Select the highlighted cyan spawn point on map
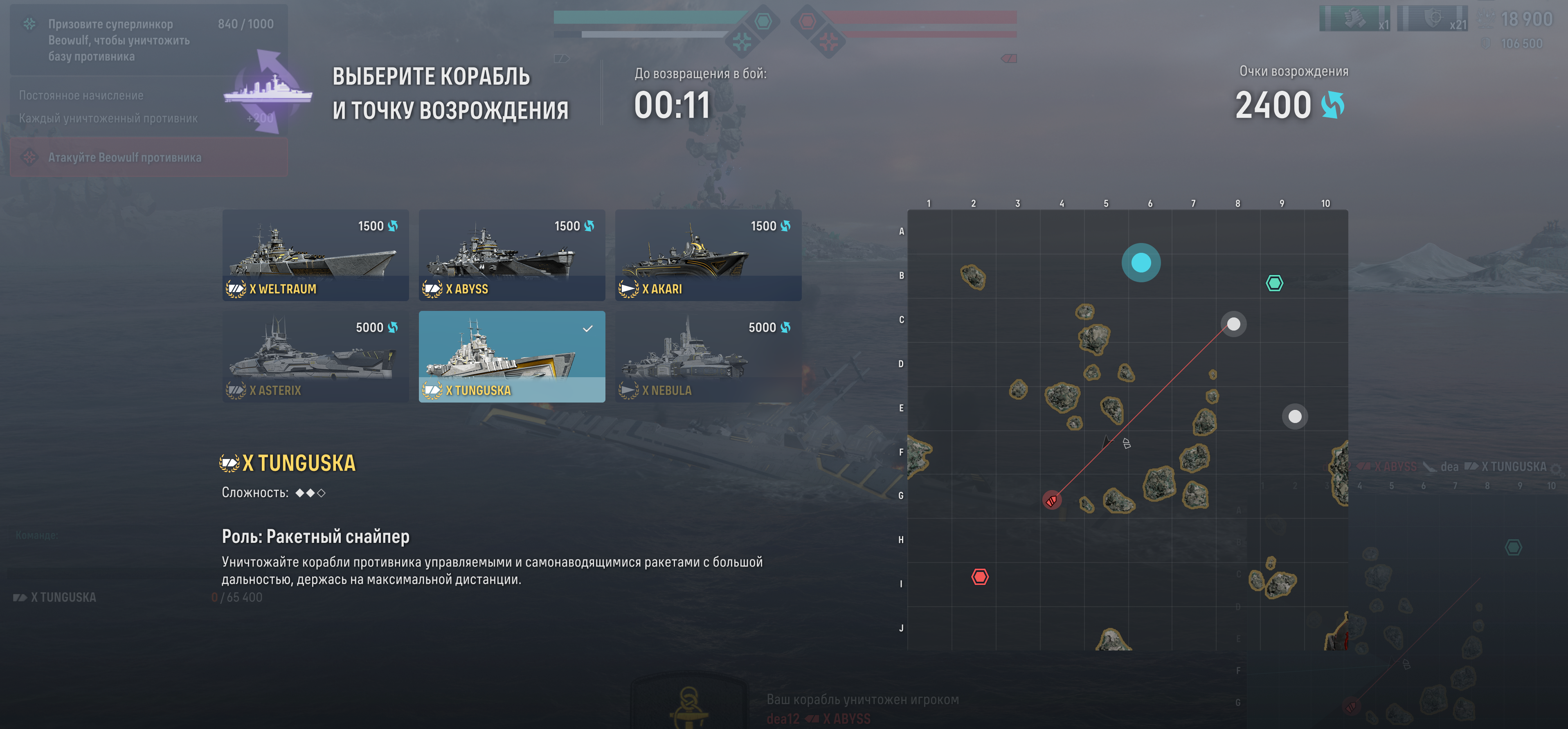1568x729 pixels. point(1141,263)
